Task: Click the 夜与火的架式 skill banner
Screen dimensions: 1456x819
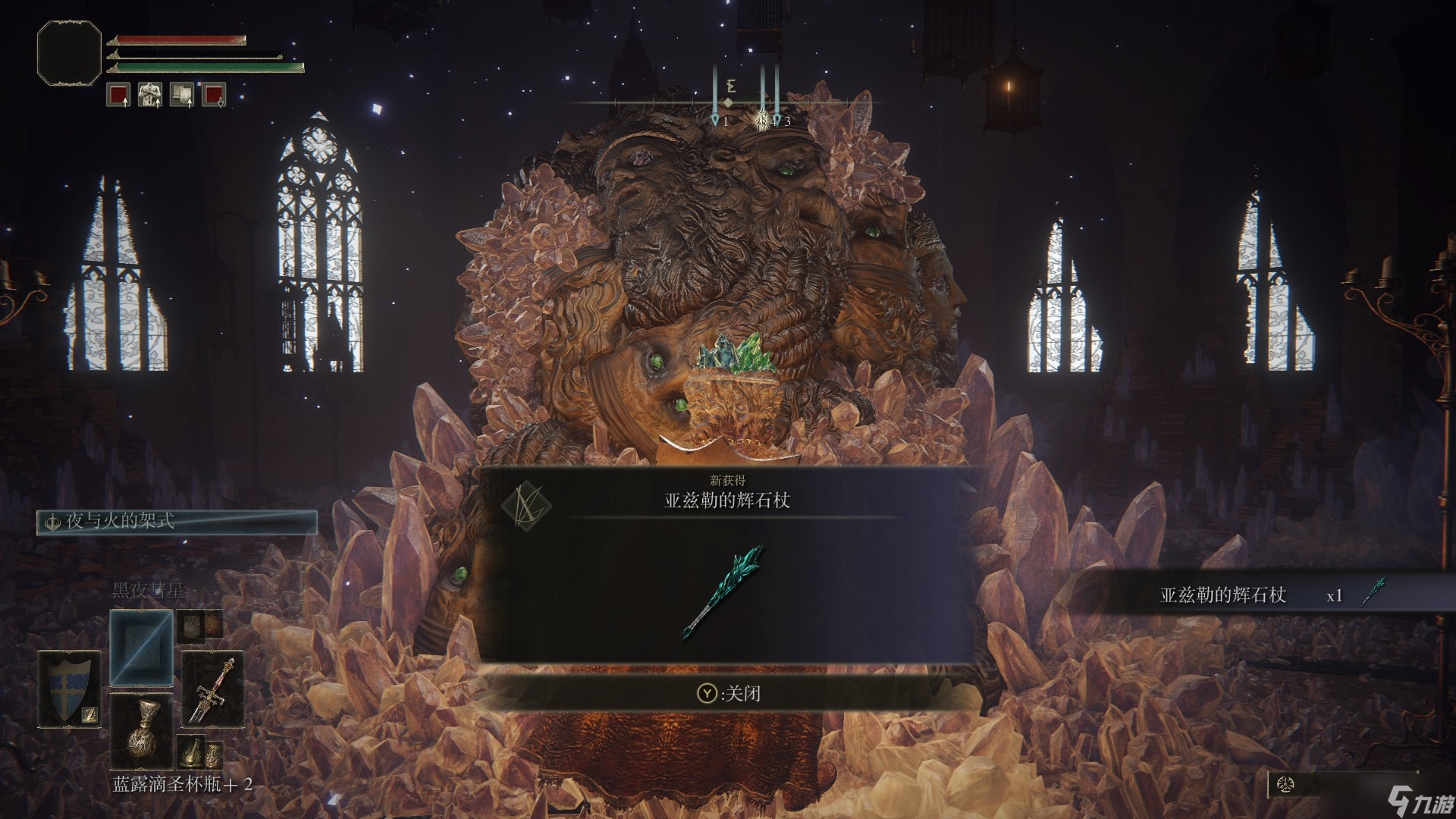Action: (x=177, y=522)
